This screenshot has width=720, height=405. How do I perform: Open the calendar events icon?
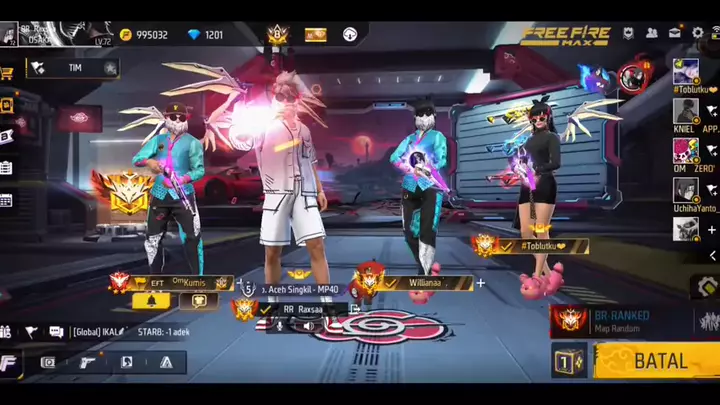click(x=6, y=200)
